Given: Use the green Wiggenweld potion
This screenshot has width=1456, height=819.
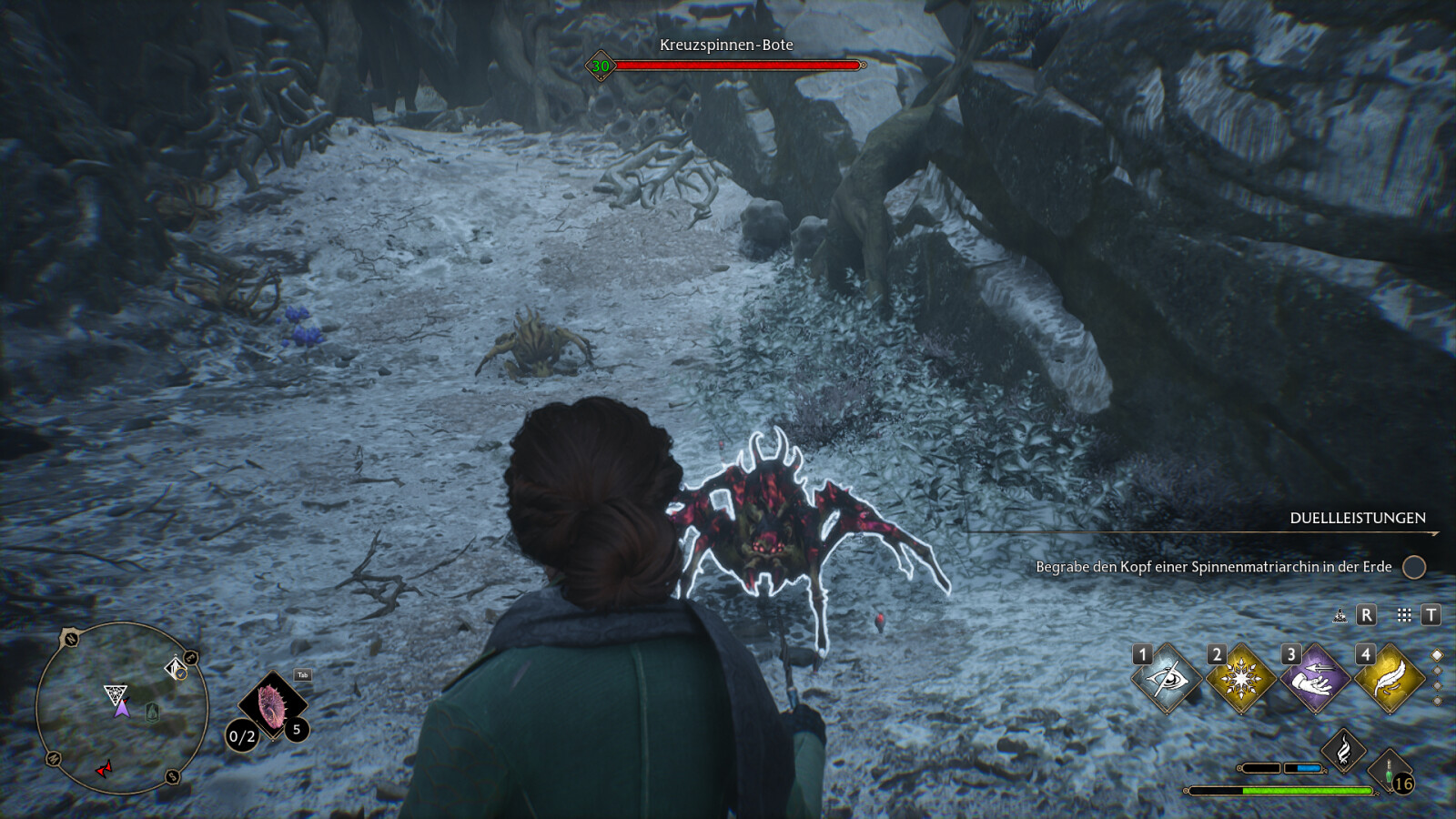Looking at the screenshot, I should click(x=1390, y=769).
